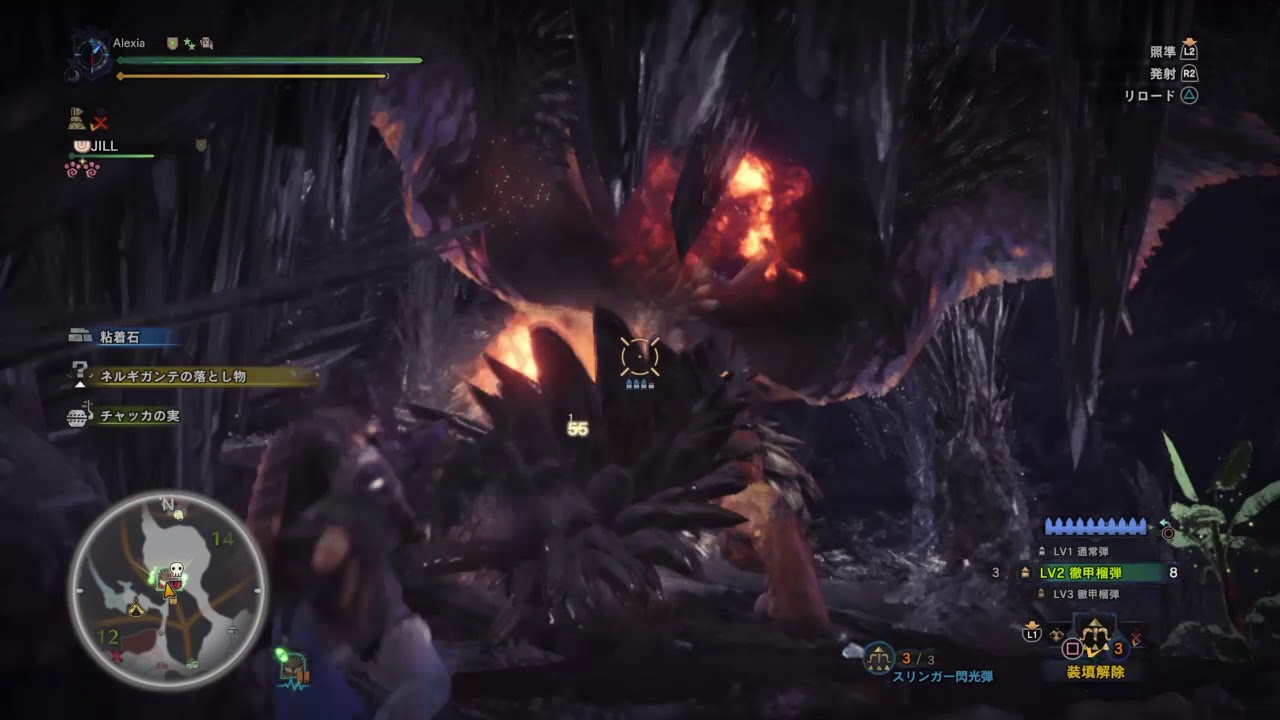
Task: Toggle the star buff icon beside Alexia
Action: (x=189, y=45)
